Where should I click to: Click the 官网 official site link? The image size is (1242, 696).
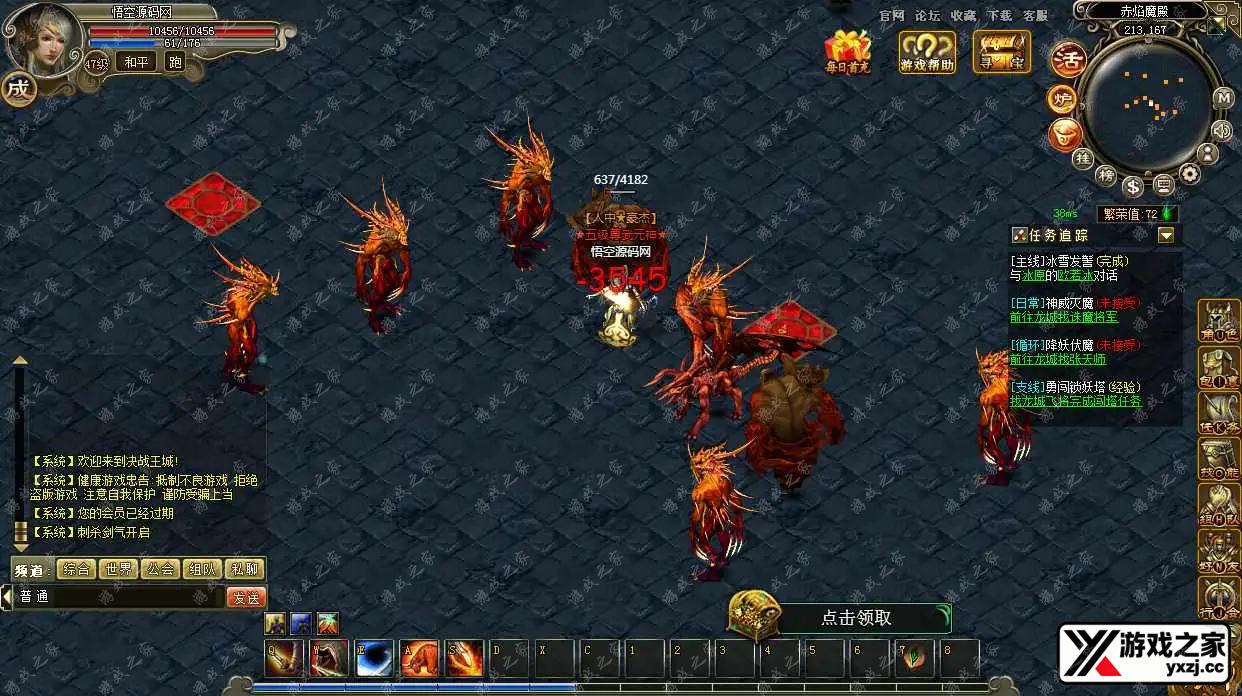[x=892, y=15]
